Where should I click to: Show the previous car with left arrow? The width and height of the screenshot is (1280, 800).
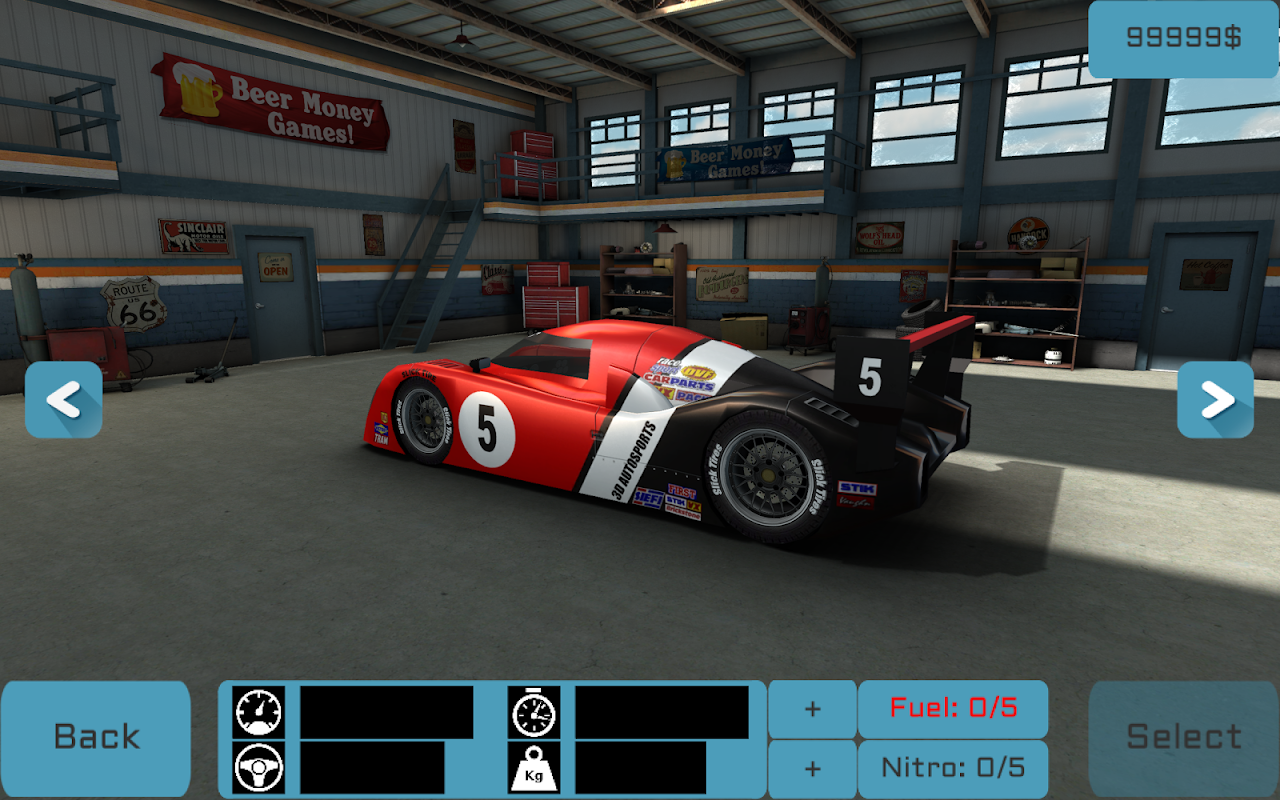[64, 400]
